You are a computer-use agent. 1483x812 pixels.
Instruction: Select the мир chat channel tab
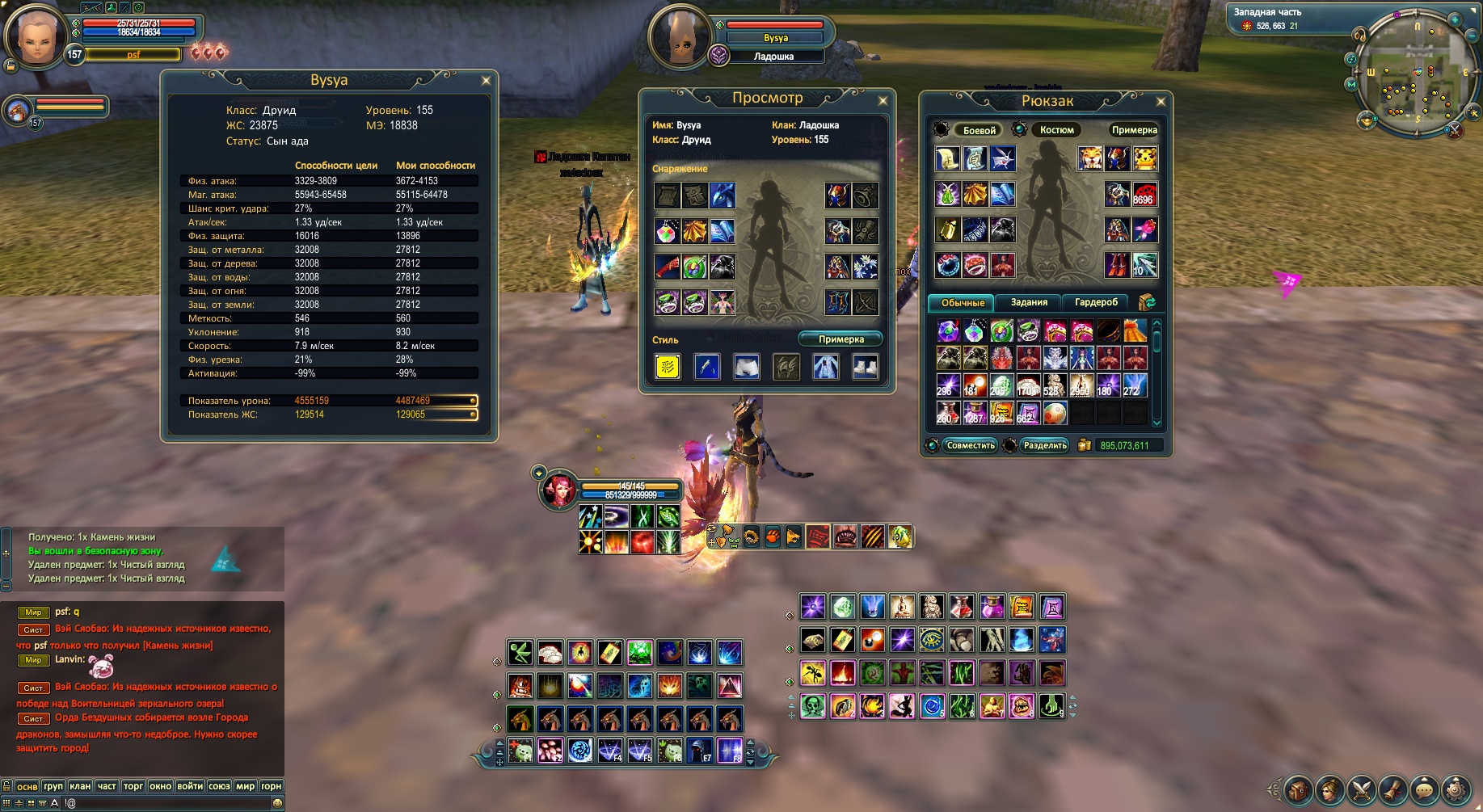[245, 786]
